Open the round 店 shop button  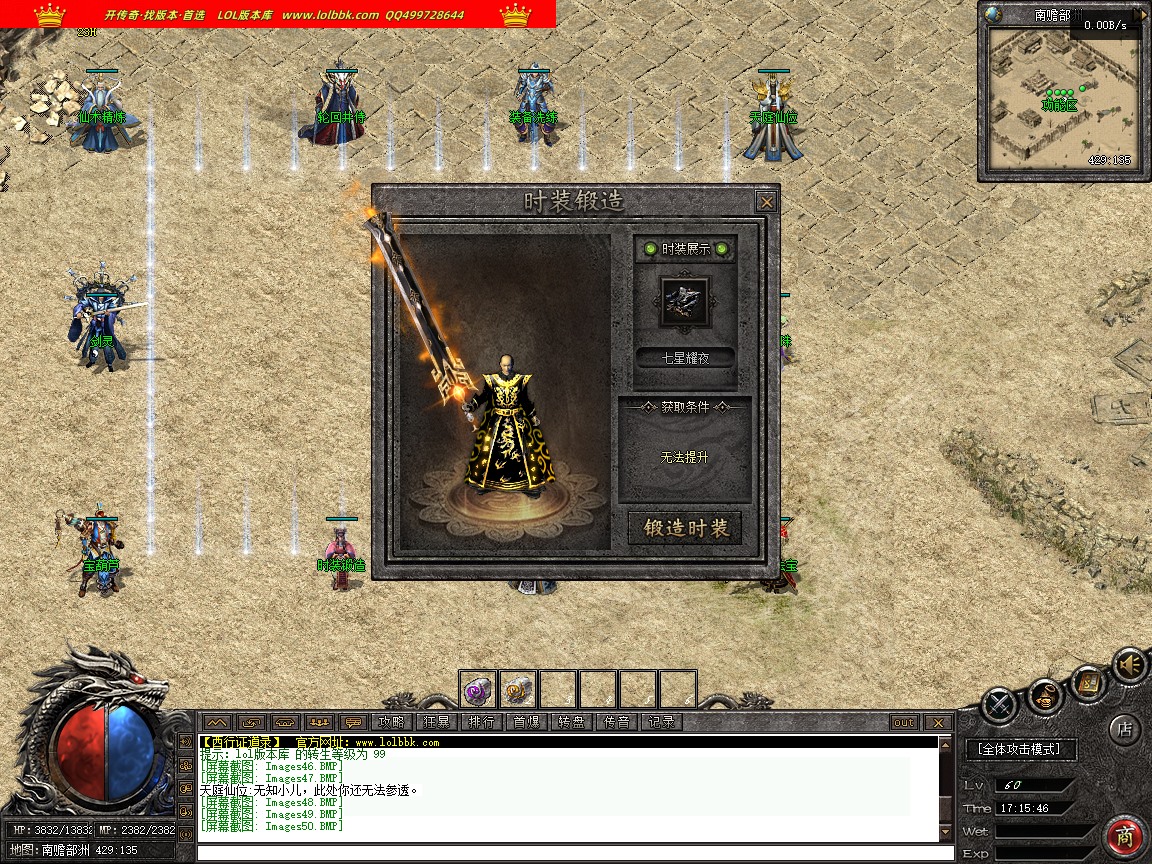tap(1125, 729)
